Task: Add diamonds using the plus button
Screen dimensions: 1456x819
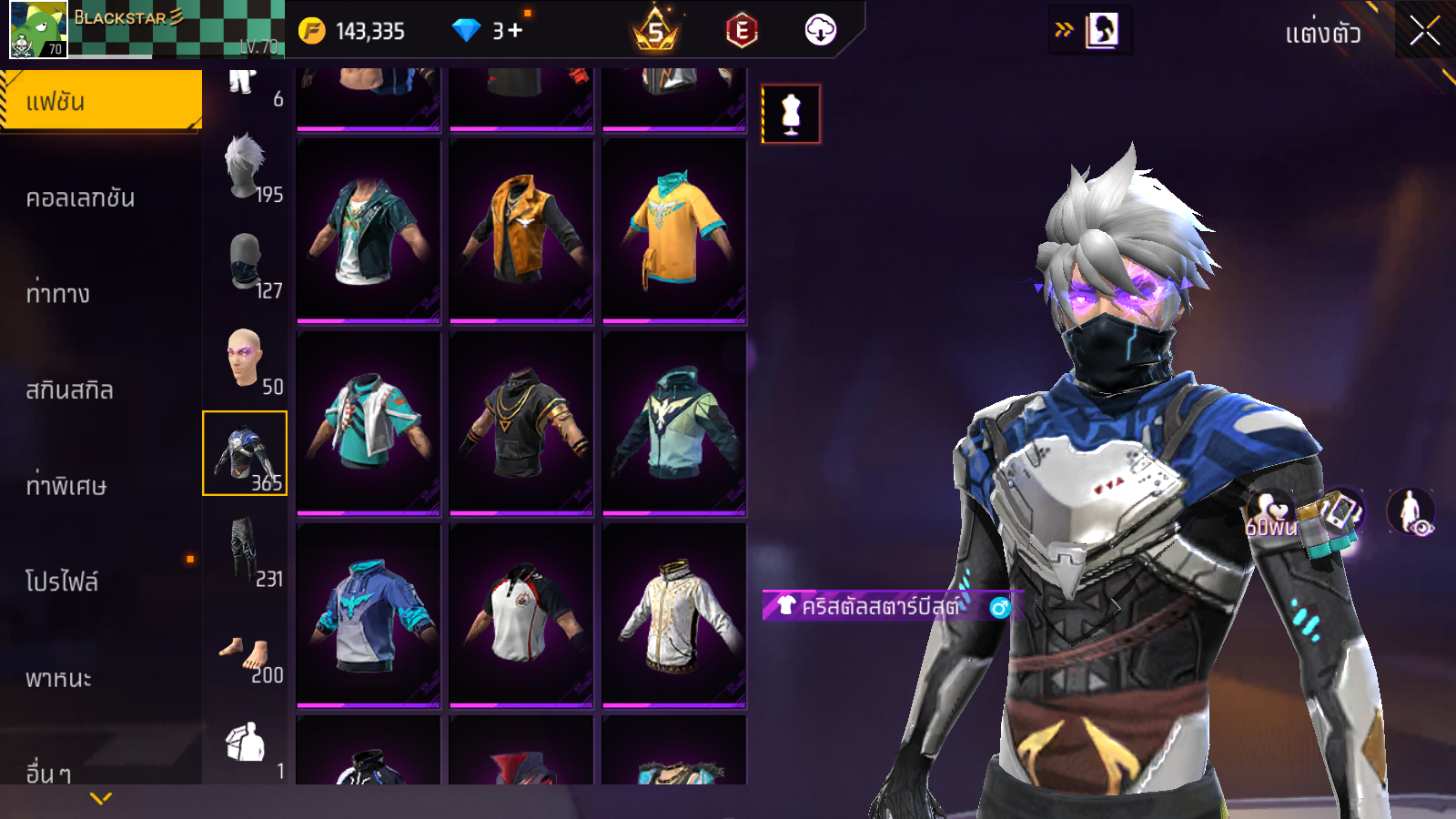Action: pos(516,31)
